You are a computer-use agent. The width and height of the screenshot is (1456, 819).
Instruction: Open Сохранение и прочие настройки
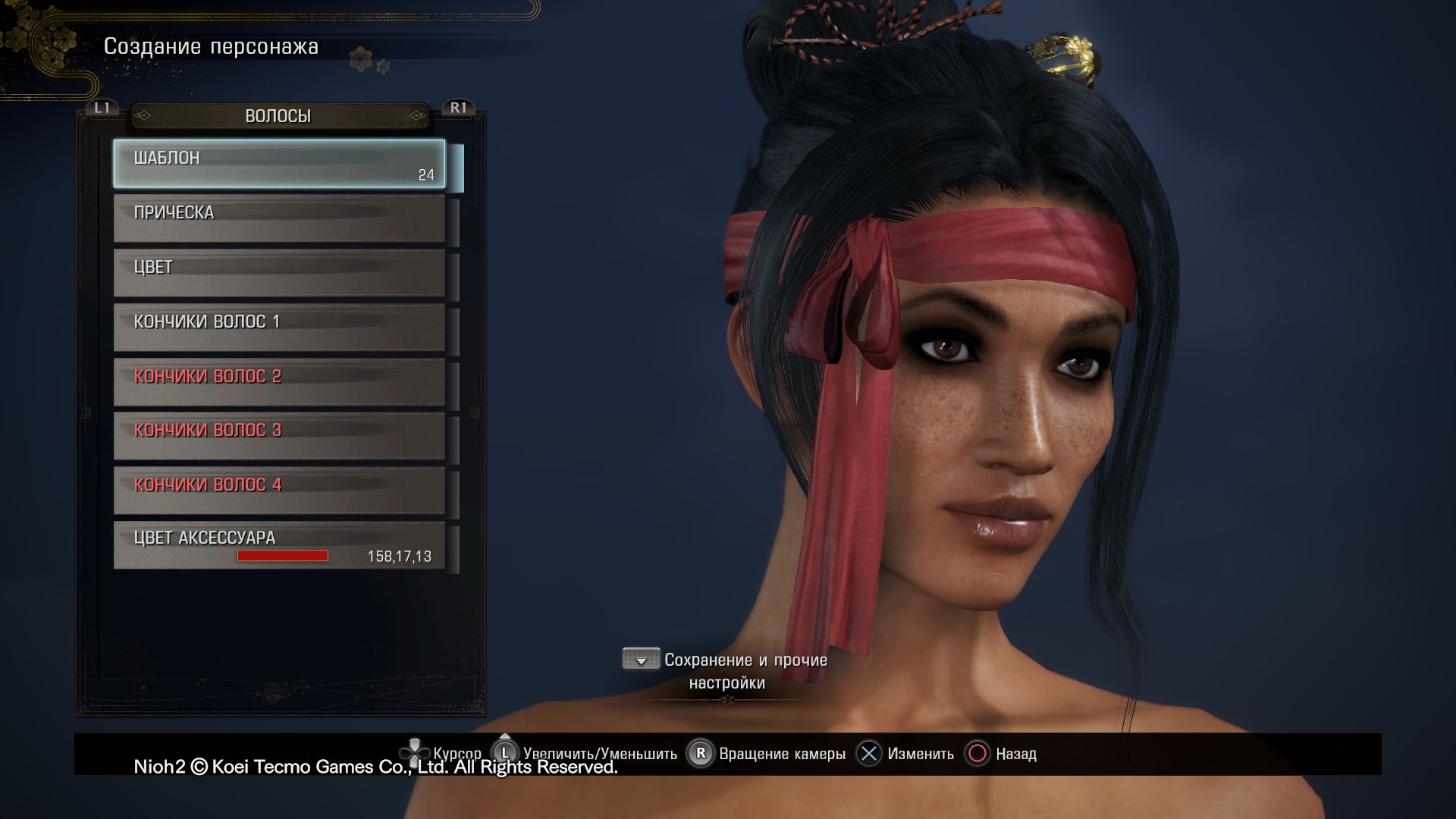(x=726, y=671)
